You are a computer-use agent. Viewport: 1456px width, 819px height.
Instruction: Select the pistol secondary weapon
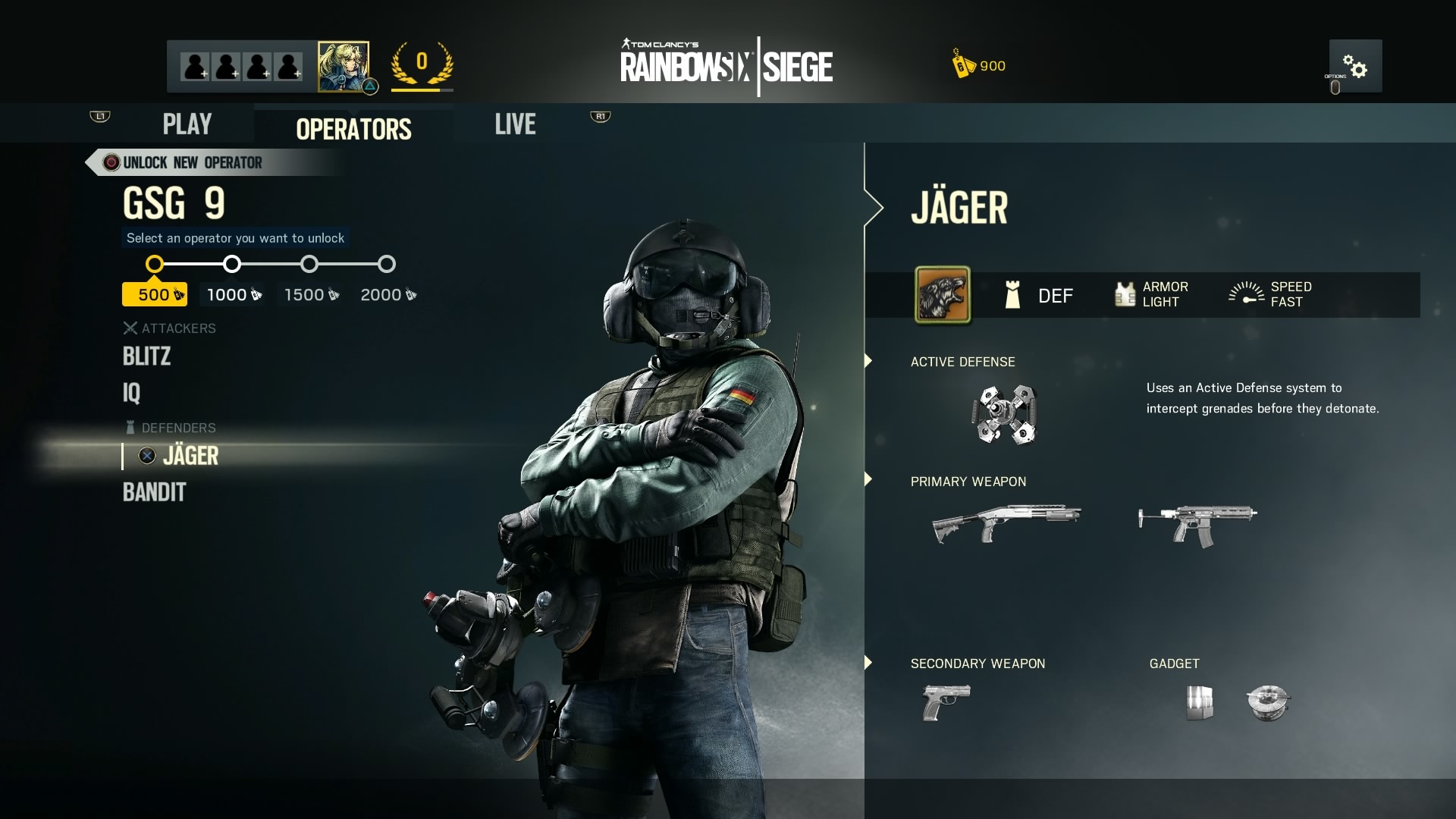click(x=946, y=701)
